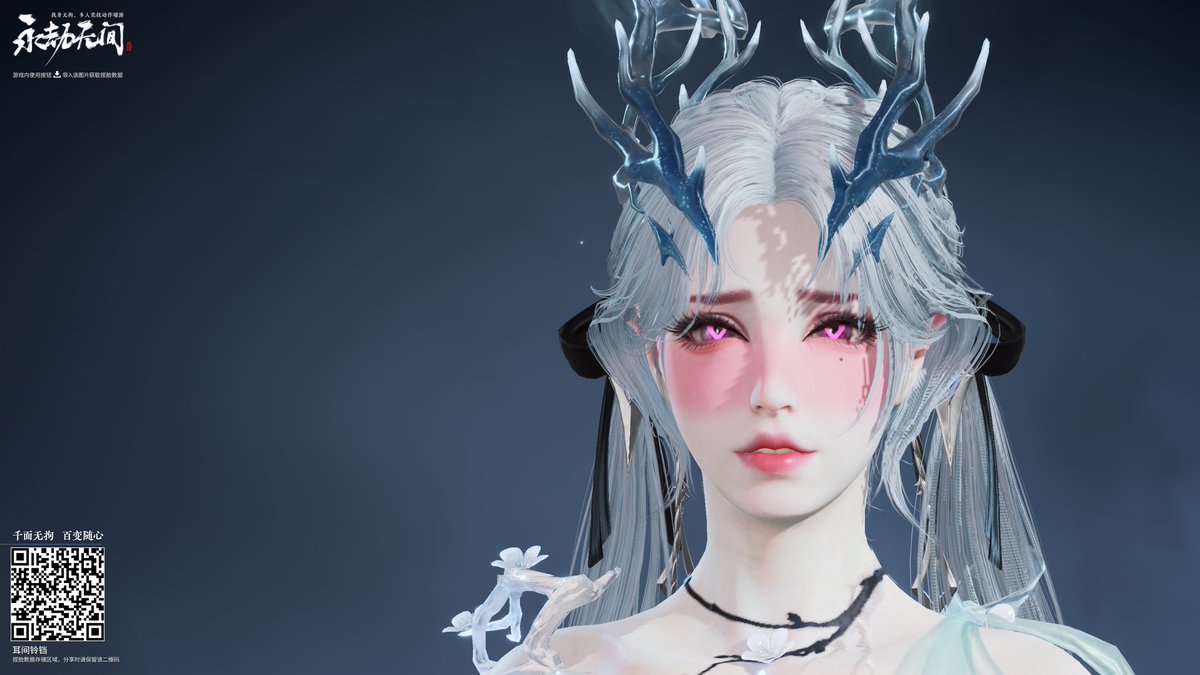Click the Naraka Bladepoint calligraphy logo

click(x=68, y=38)
